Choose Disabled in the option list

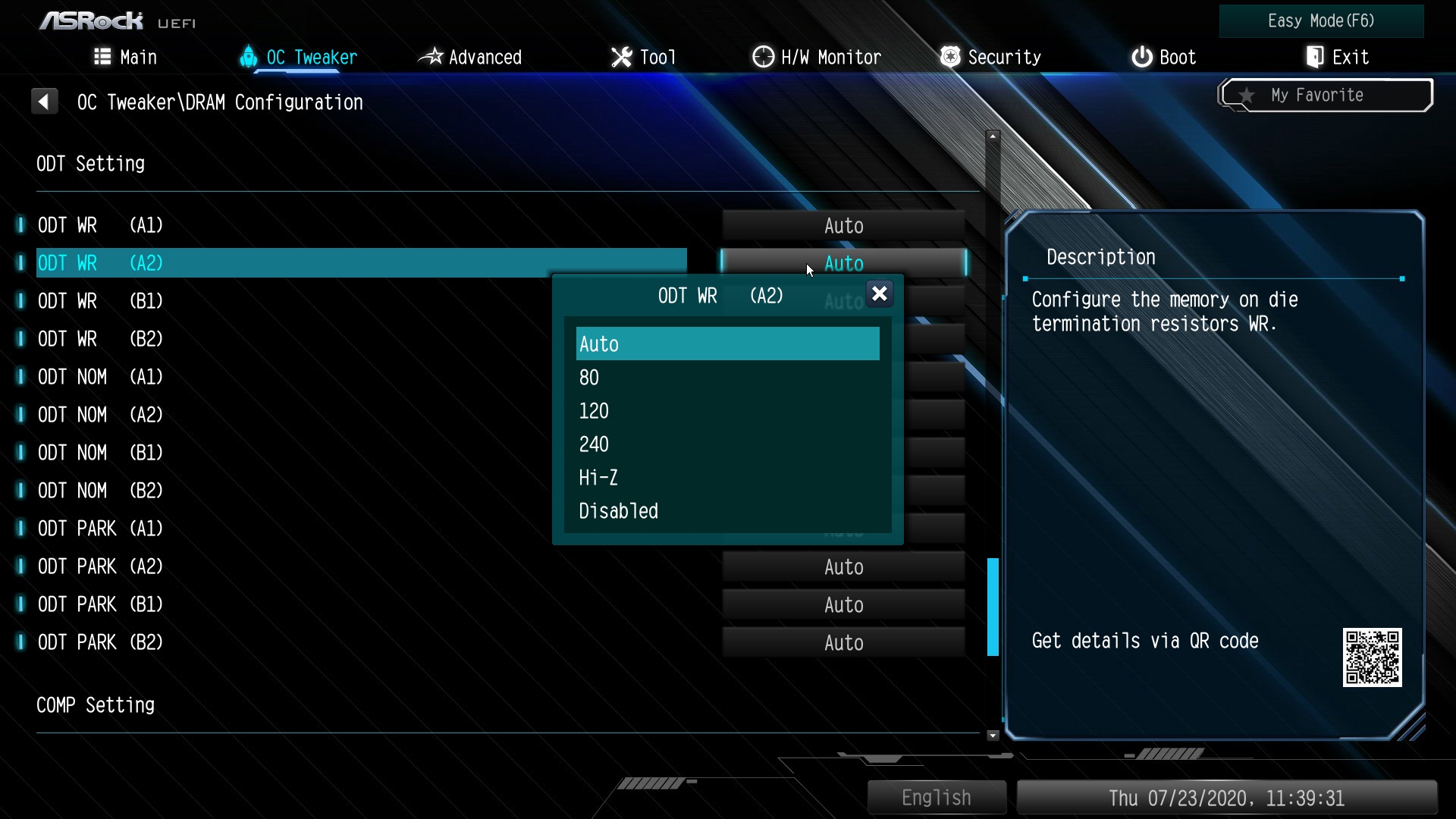coord(618,511)
